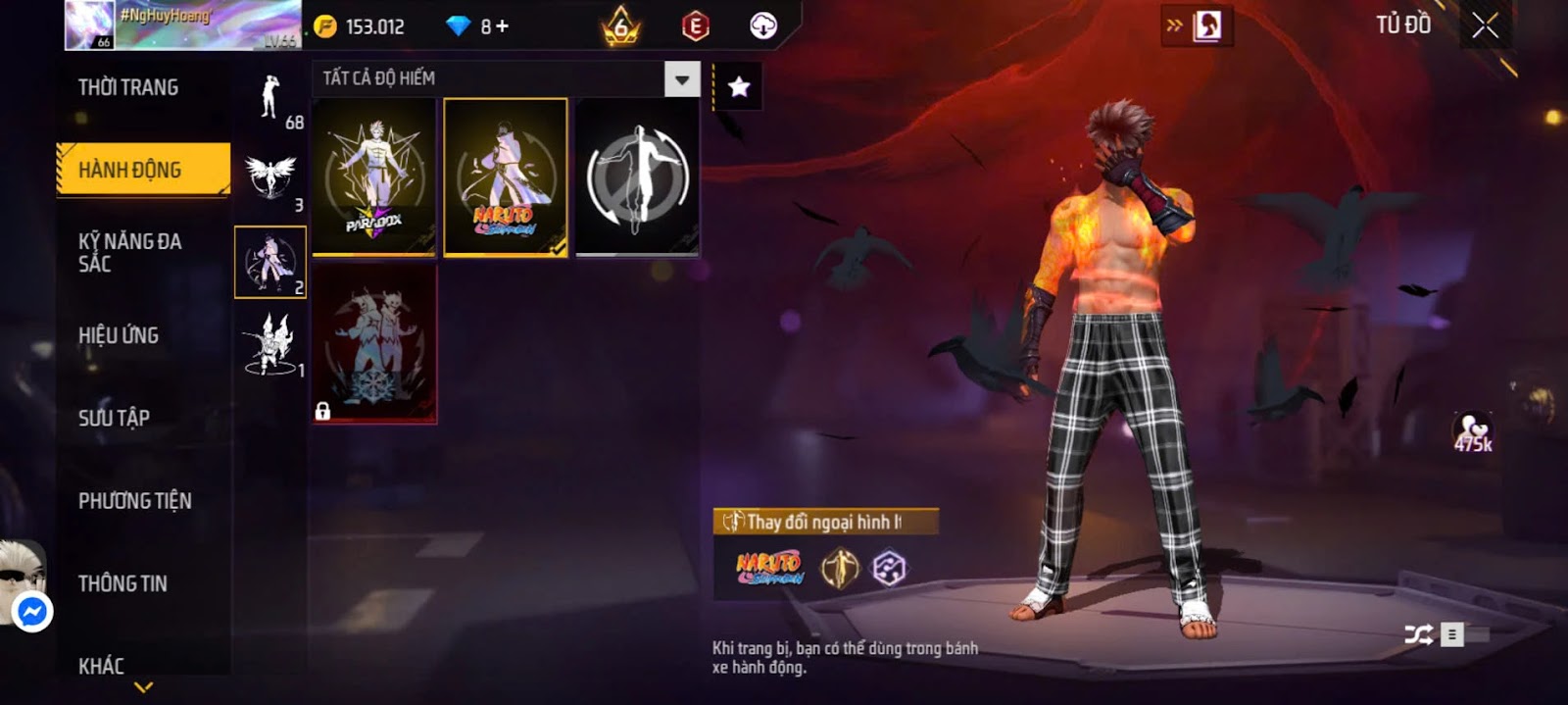Switch to the Phương Tiện category
Viewport: 1568px width, 705px height.
click(135, 501)
